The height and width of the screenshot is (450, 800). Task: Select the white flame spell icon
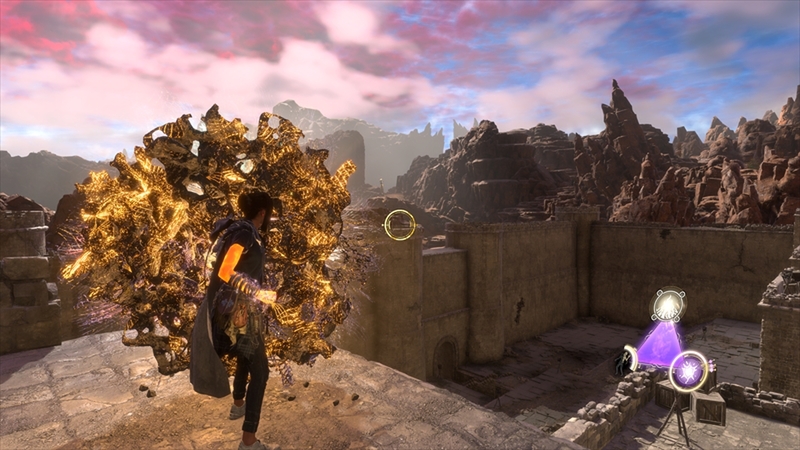668,306
